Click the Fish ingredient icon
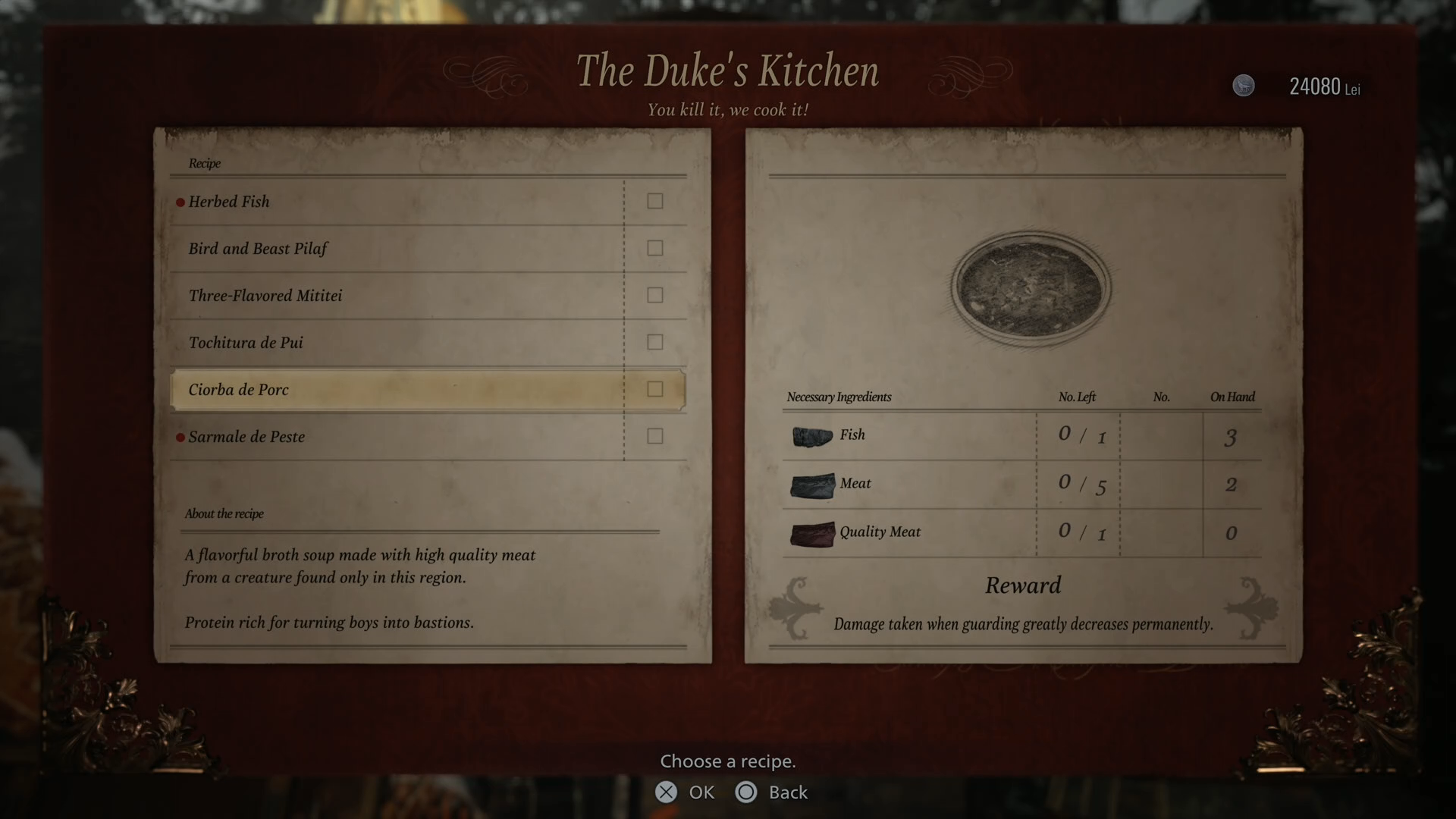 tap(811, 436)
